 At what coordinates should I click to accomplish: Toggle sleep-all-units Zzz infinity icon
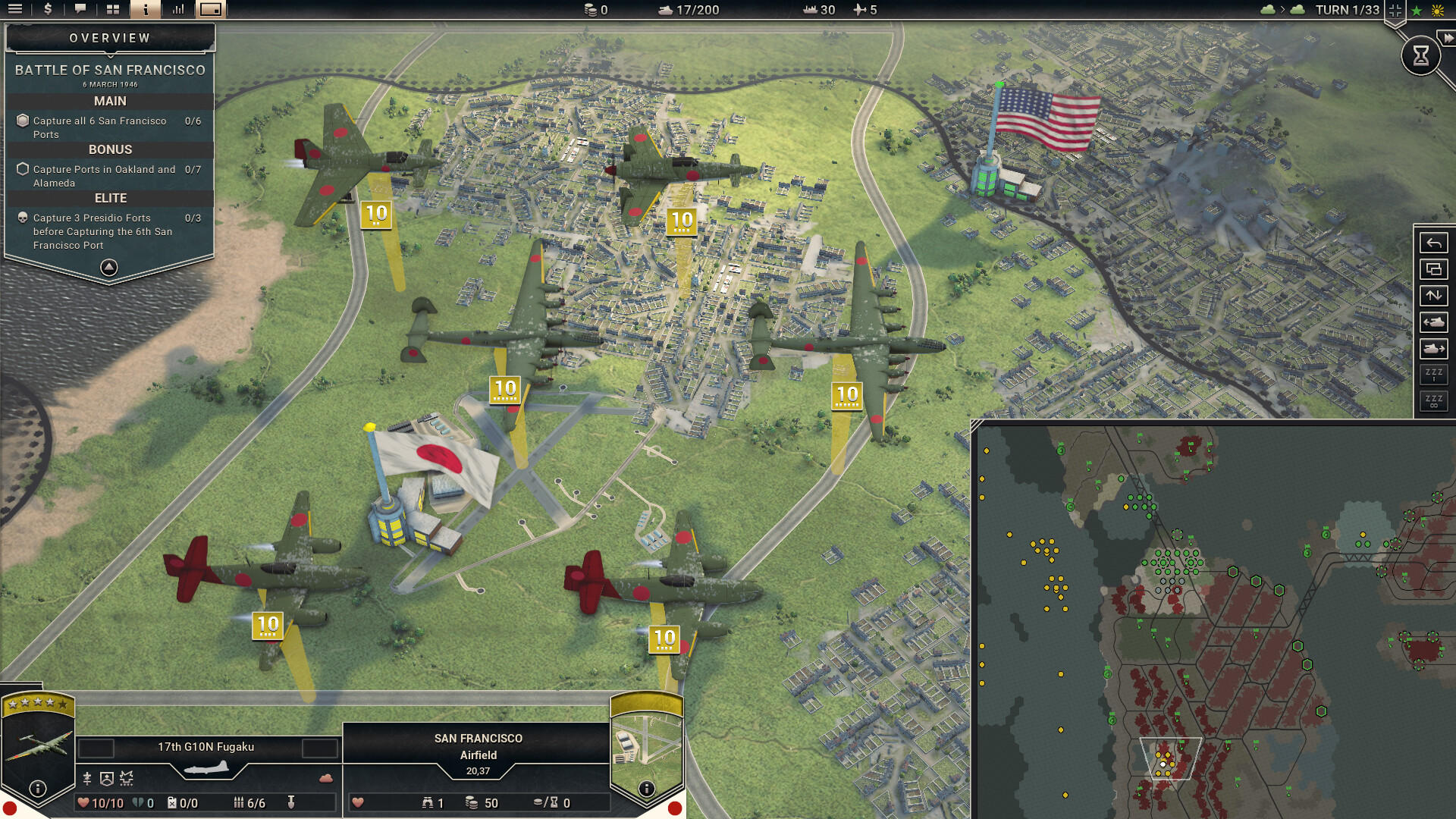point(1433,400)
